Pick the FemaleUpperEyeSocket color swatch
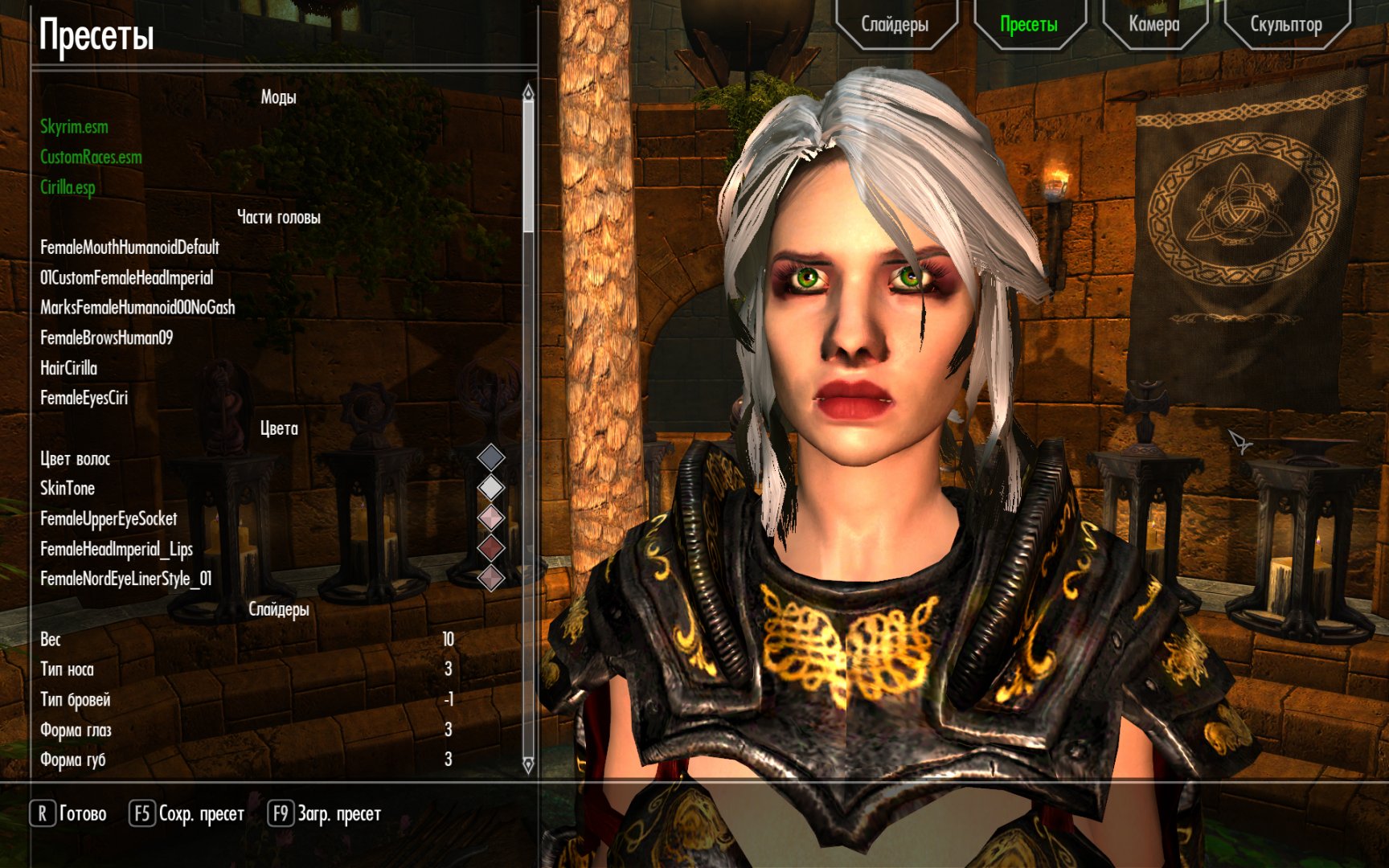The height and width of the screenshot is (868, 1389). pyautogui.click(x=490, y=518)
